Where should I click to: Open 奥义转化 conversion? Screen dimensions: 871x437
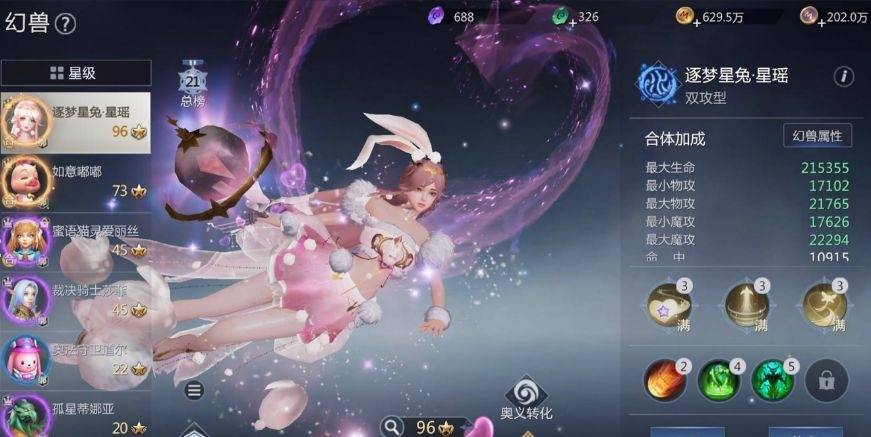(x=526, y=398)
